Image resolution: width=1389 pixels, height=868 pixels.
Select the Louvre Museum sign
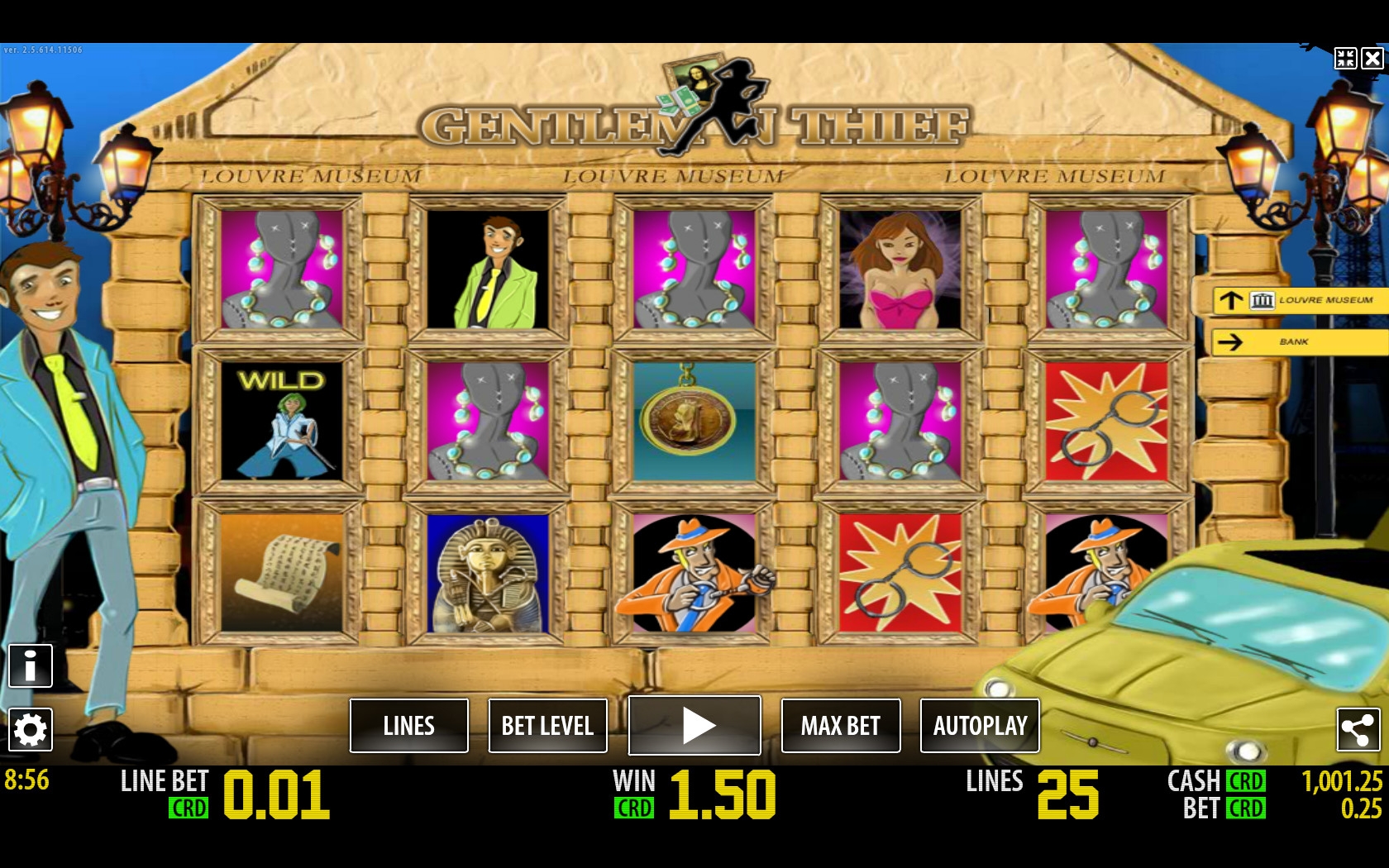[1300, 300]
